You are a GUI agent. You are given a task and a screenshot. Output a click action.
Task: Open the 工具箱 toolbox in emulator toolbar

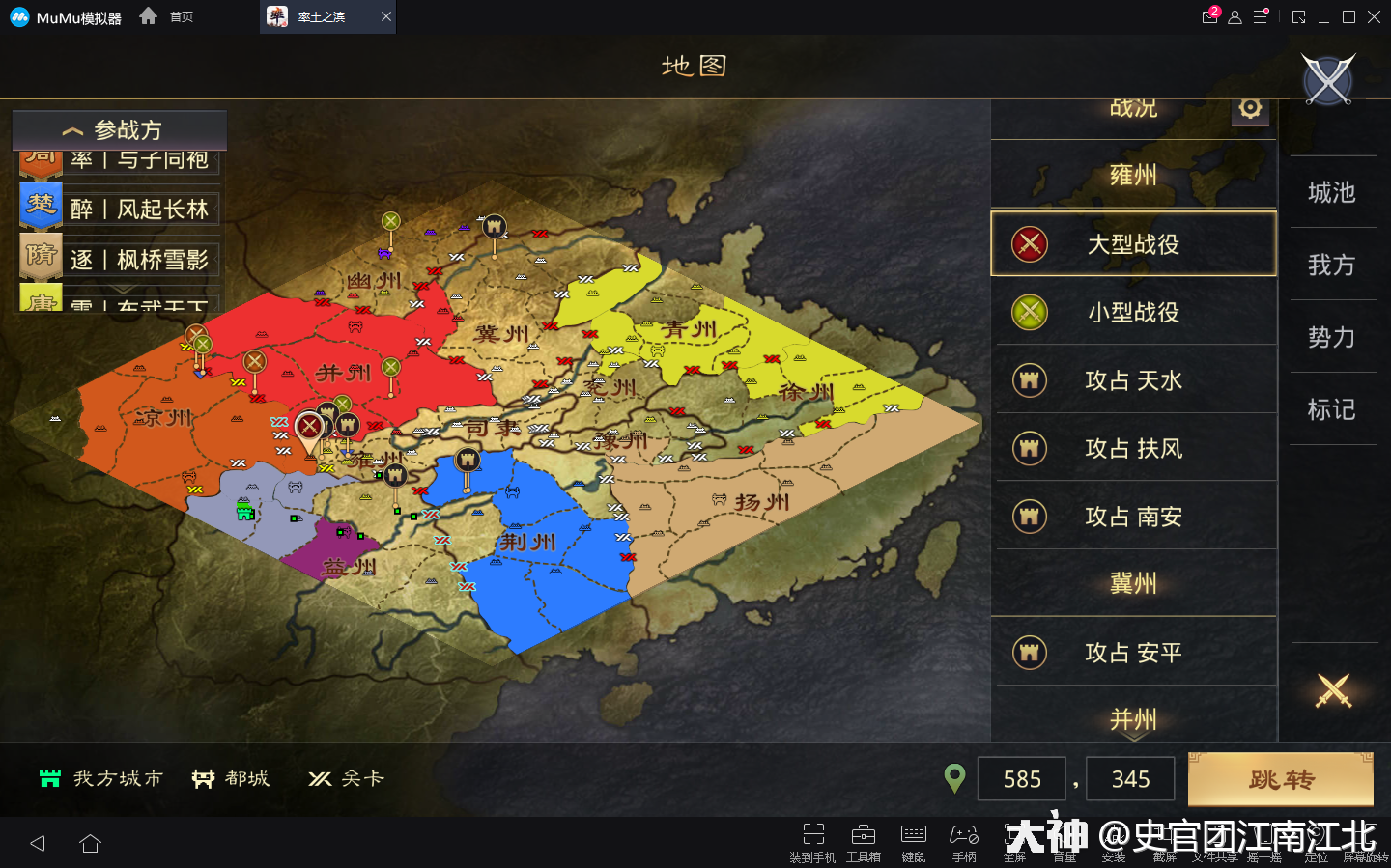[862, 835]
